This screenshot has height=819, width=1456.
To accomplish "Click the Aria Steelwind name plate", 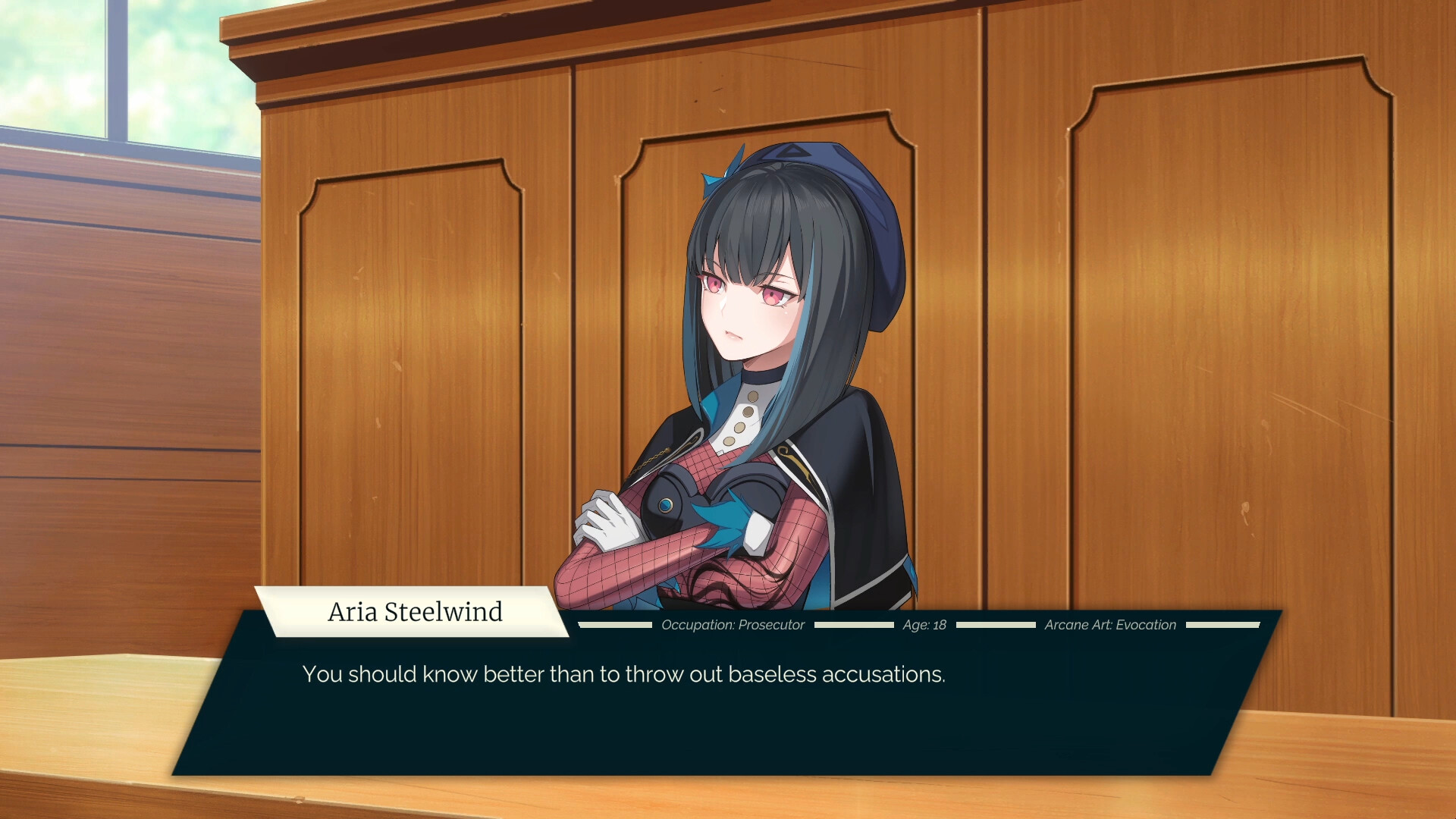I will click(x=416, y=612).
